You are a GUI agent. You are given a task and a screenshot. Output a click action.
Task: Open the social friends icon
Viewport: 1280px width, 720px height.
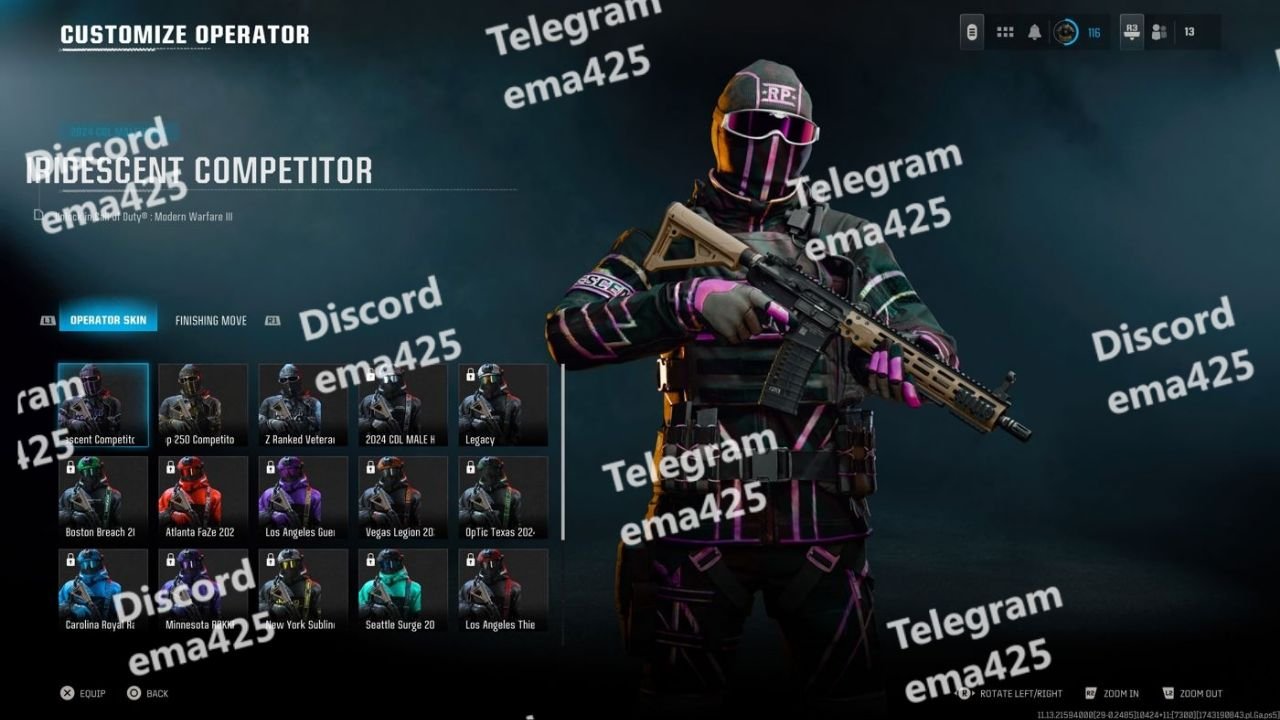[1159, 32]
